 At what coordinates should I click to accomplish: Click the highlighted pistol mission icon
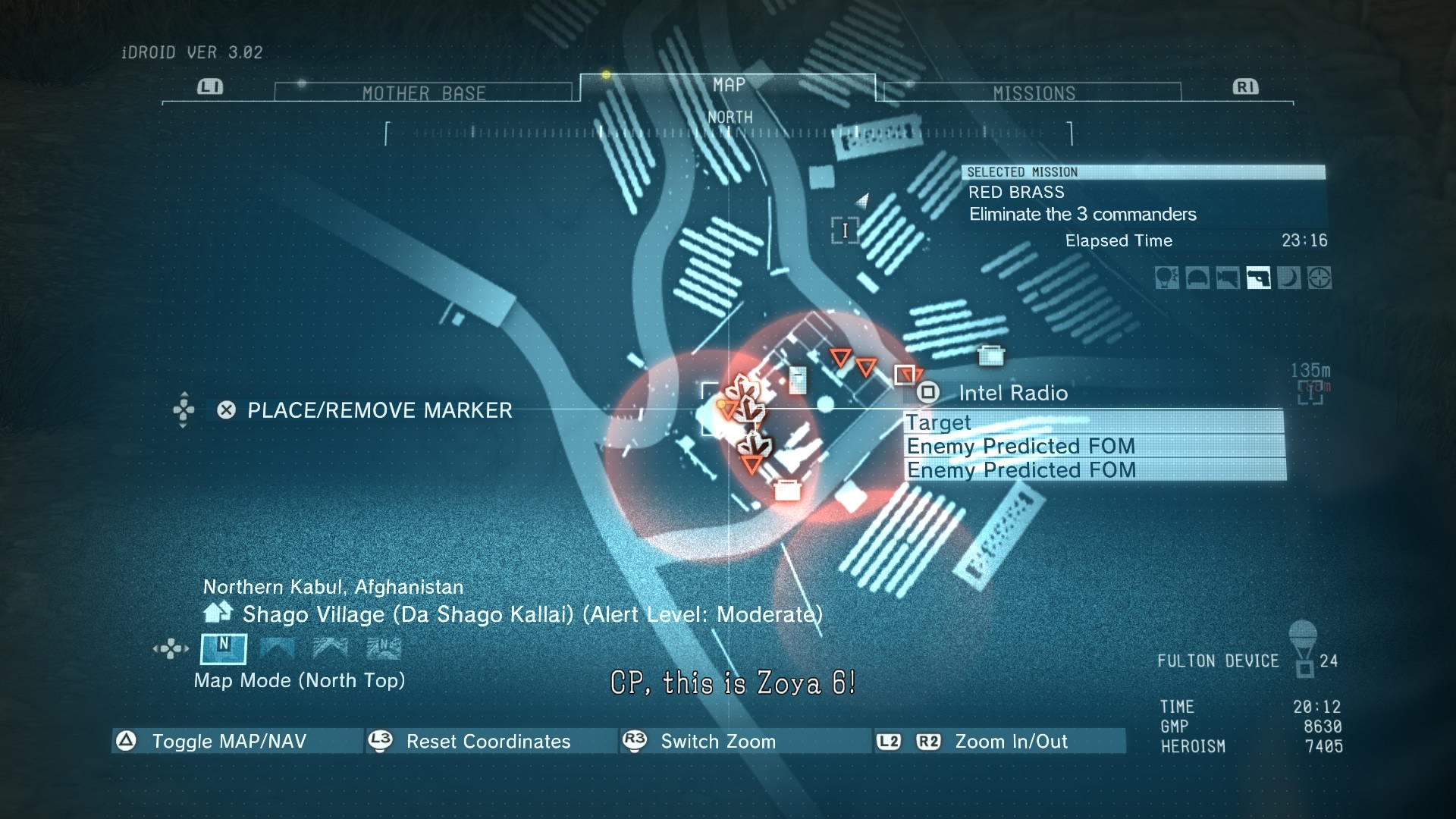coord(1258,278)
